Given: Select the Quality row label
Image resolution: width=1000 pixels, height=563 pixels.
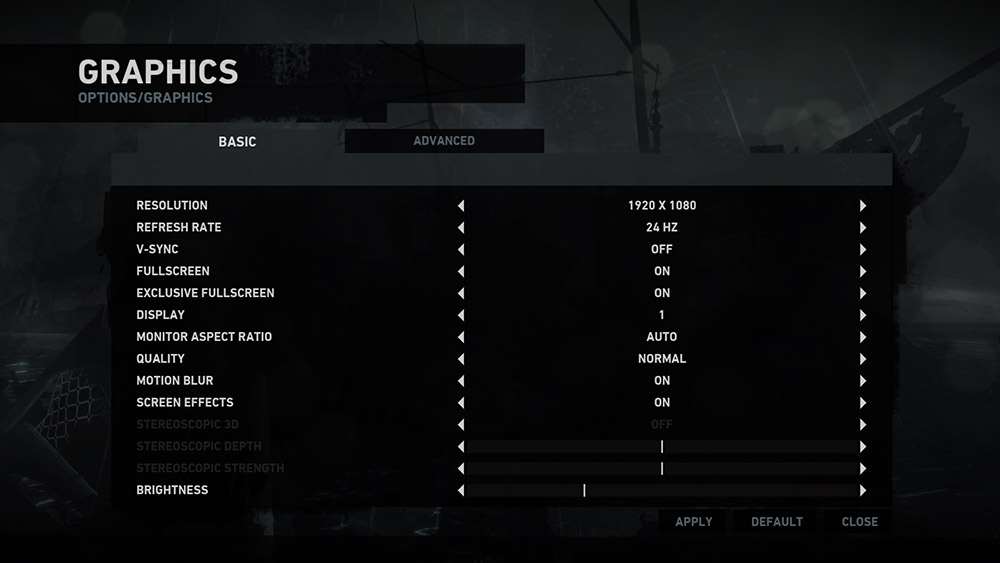Looking at the screenshot, I should coord(160,359).
